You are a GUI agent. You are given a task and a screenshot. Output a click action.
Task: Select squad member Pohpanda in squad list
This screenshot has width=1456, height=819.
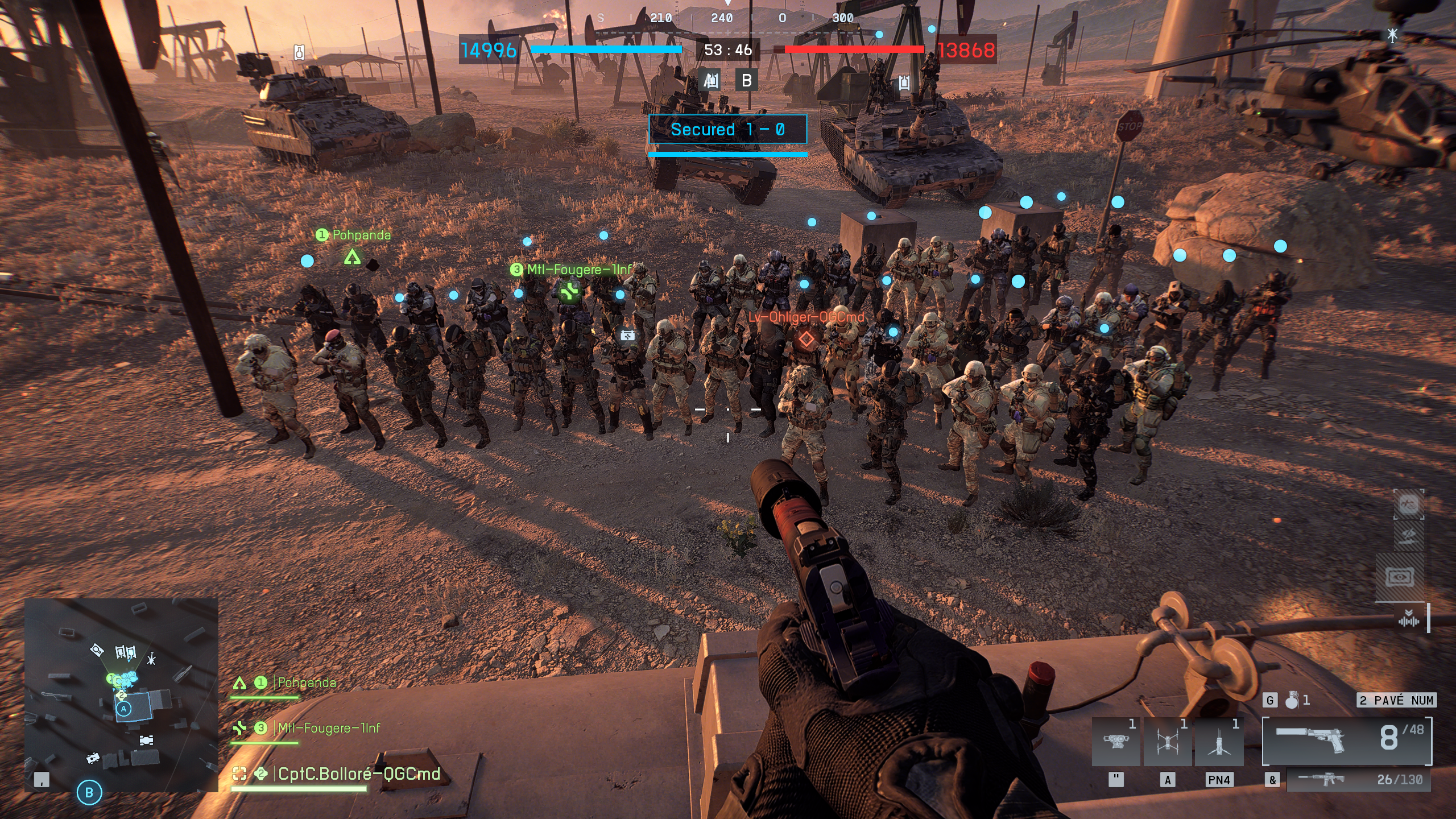pyautogui.click(x=307, y=682)
